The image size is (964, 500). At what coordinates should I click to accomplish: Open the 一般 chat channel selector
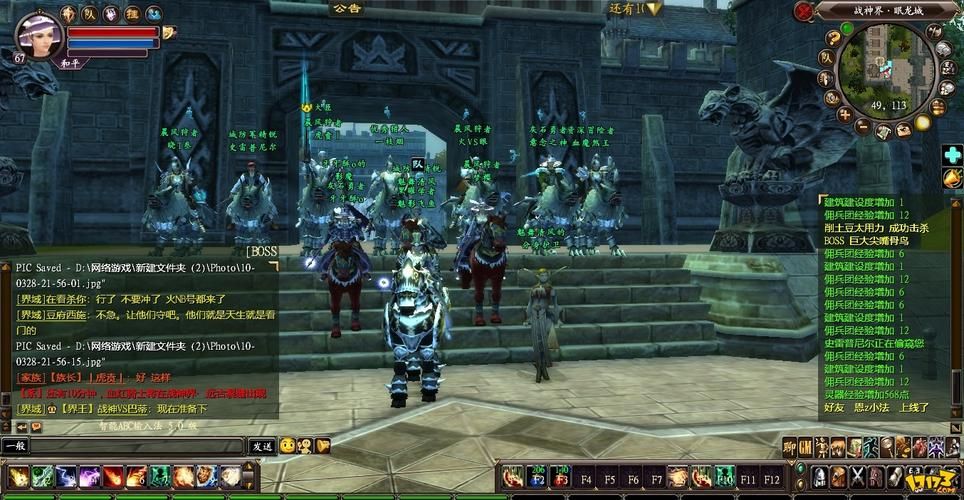point(16,446)
